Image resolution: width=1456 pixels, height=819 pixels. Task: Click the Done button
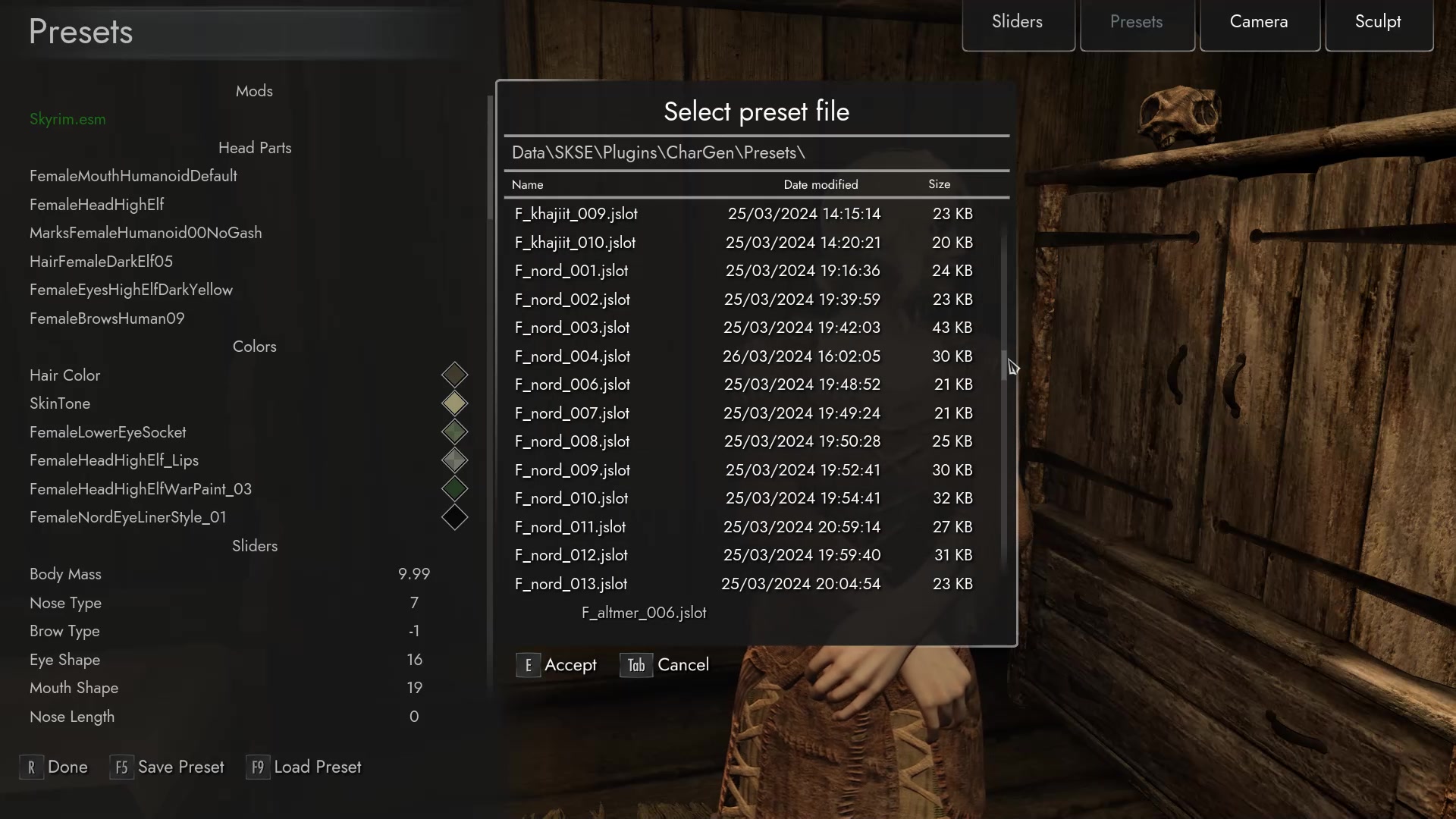(x=54, y=767)
